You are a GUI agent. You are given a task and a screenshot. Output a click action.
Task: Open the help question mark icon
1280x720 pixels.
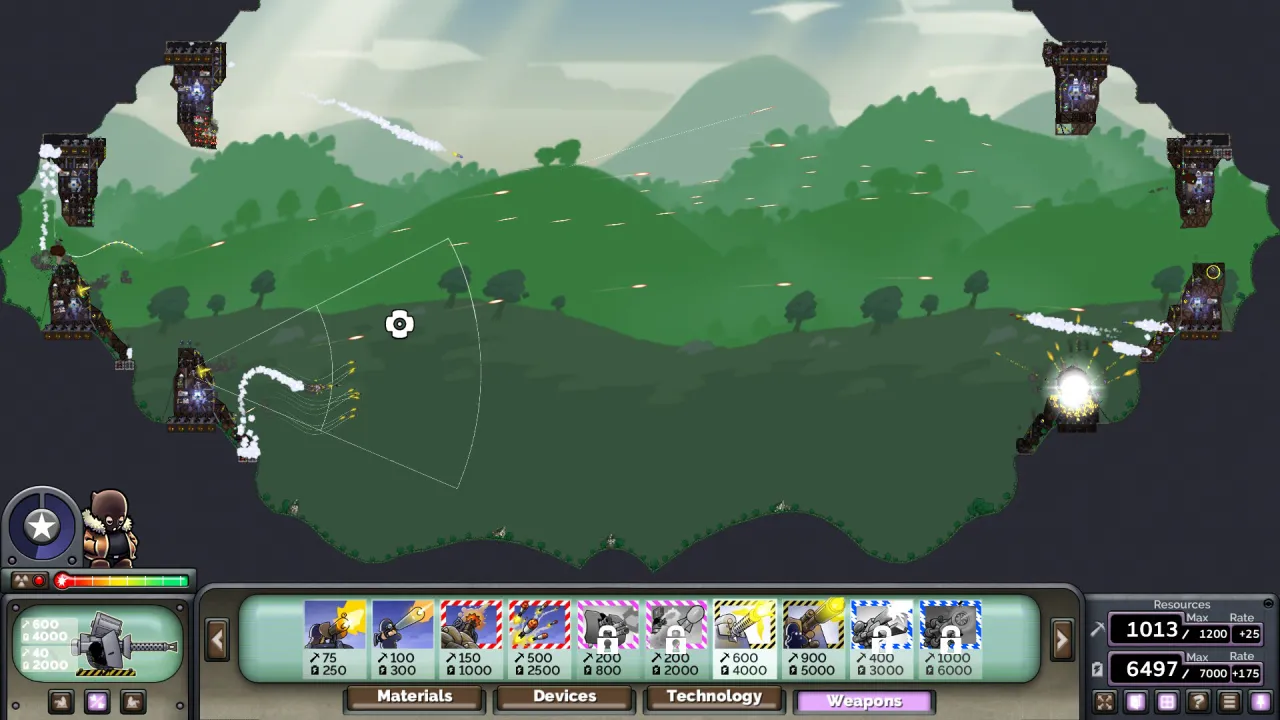pyautogui.click(x=1197, y=700)
